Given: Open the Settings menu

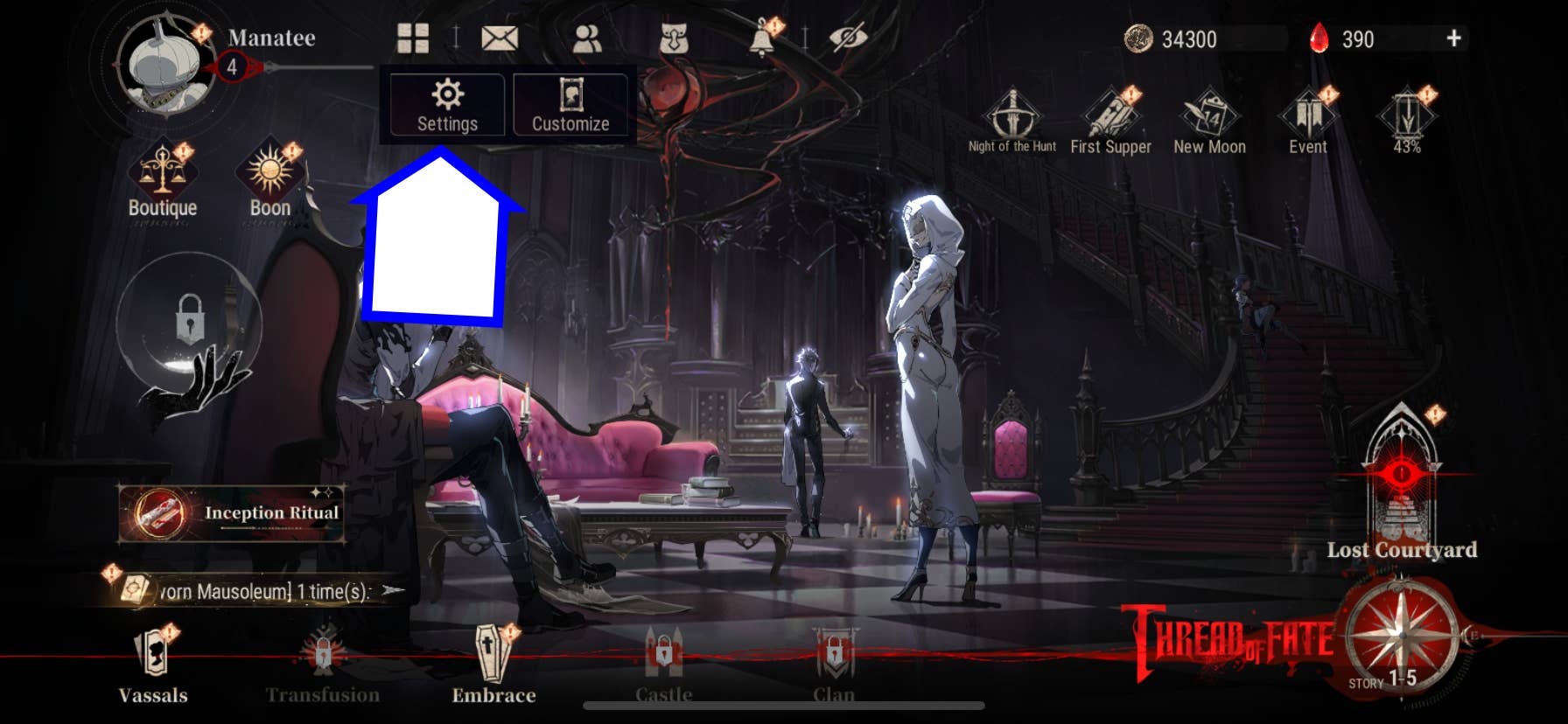Looking at the screenshot, I should pyautogui.click(x=447, y=105).
